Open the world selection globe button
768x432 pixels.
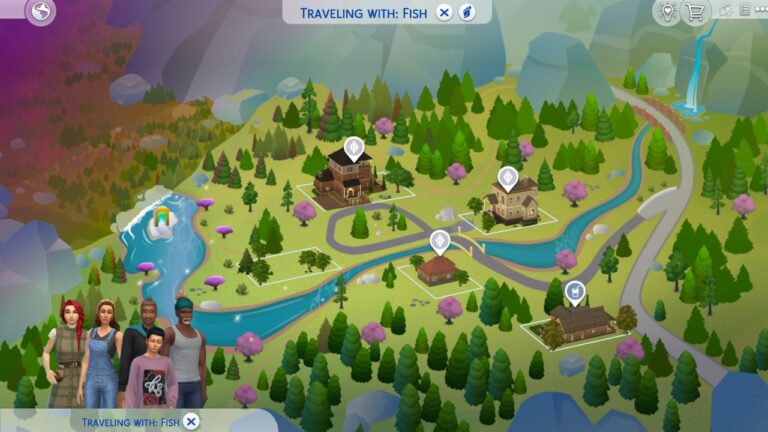41,12
